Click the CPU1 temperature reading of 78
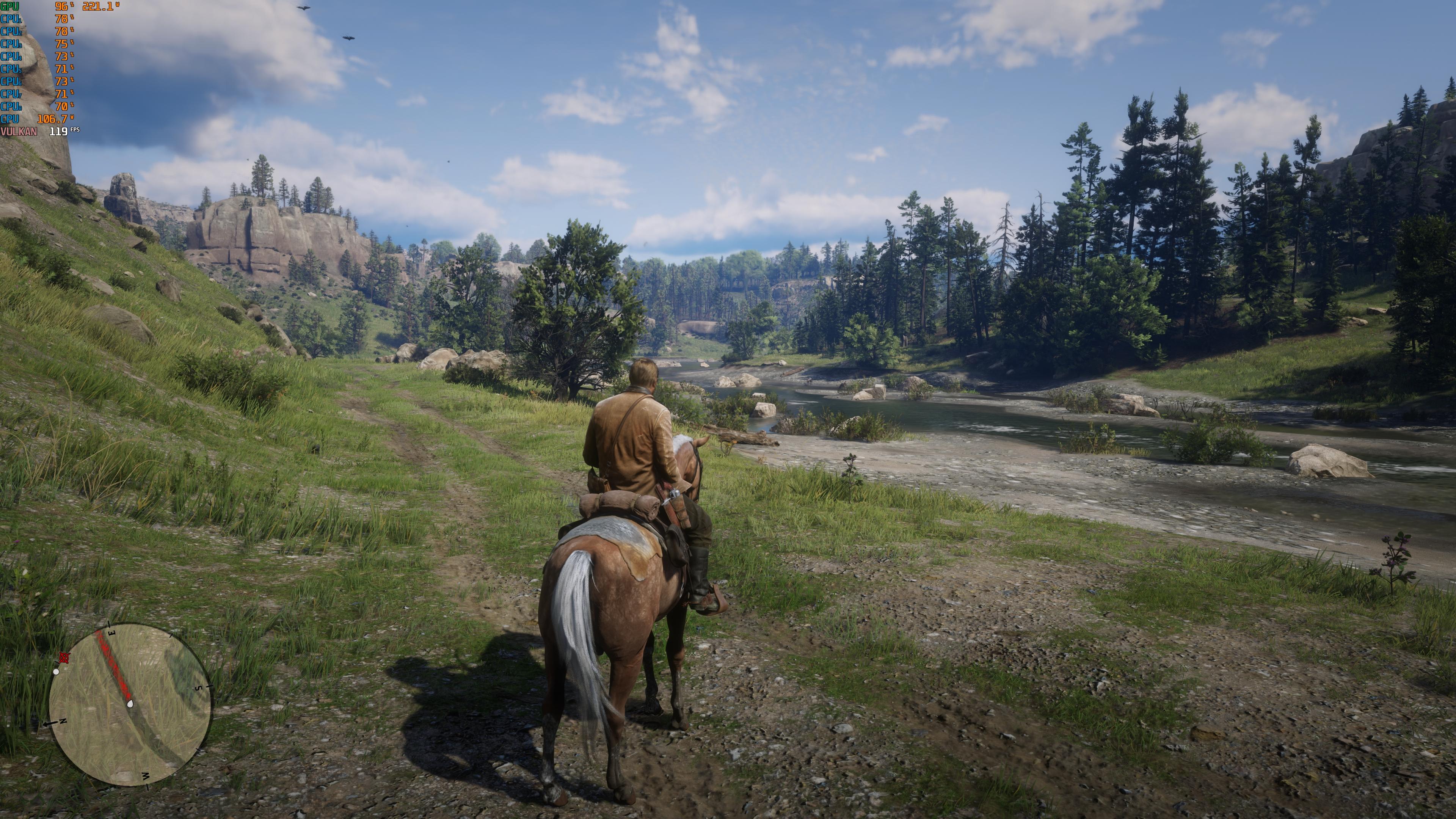This screenshot has width=1456, height=819. (x=61, y=19)
